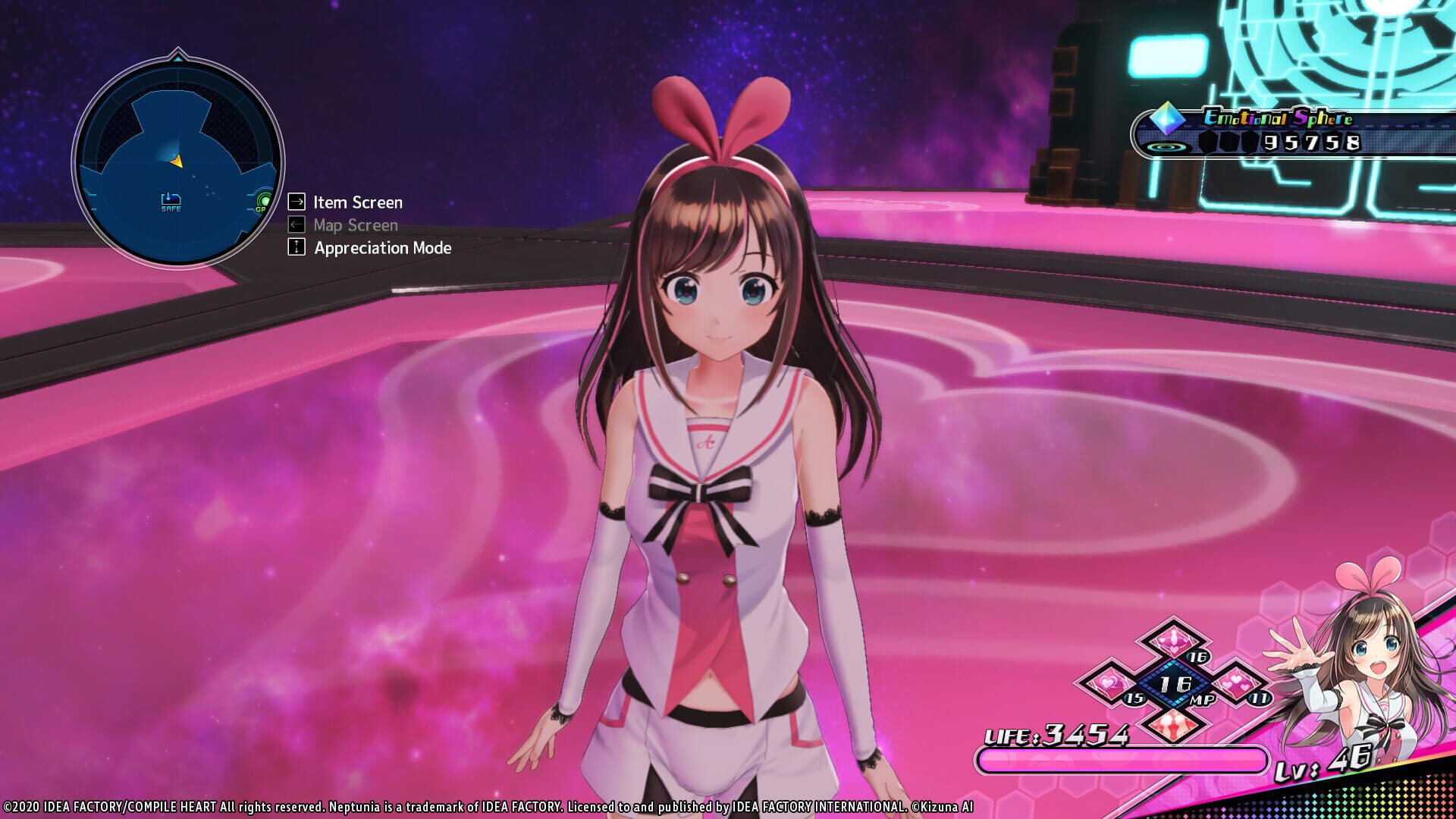
Task: Open the MP diamond display panel
Action: (1173, 685)
